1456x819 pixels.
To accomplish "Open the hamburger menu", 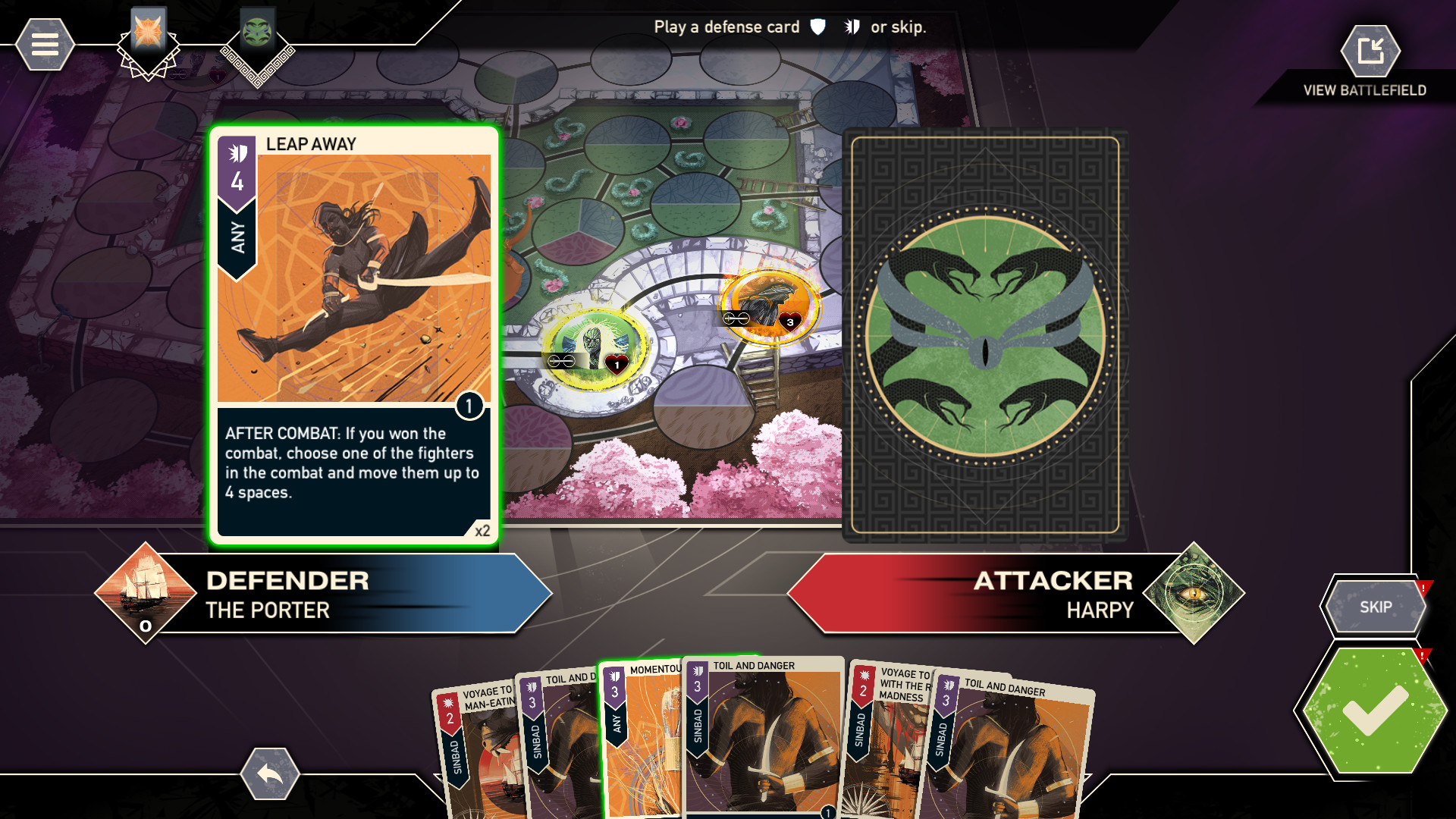I will click(x=43, y=43).
